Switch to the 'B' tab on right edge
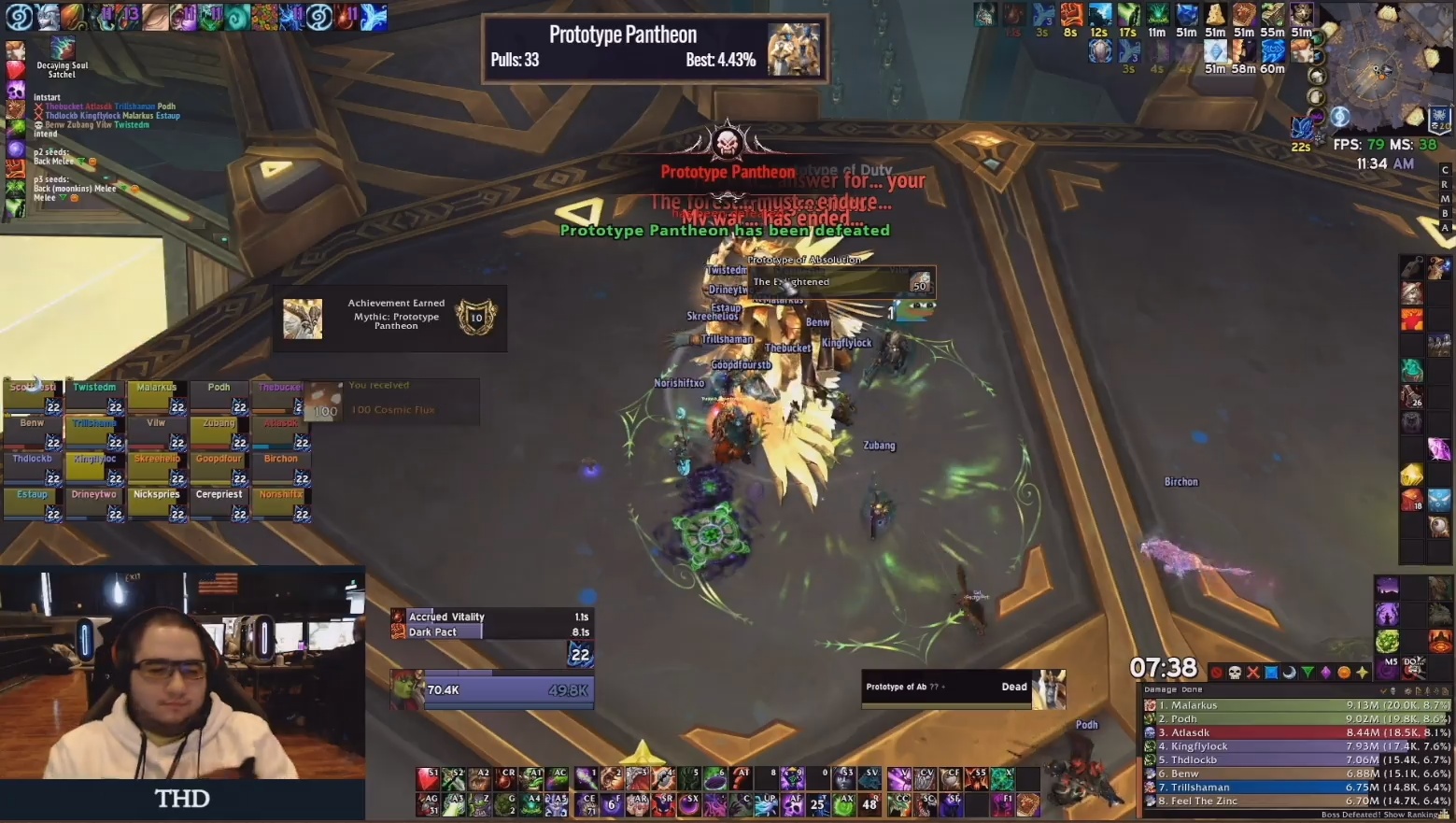Screen dimensions: 1456x823 (x=1445, y=212)
